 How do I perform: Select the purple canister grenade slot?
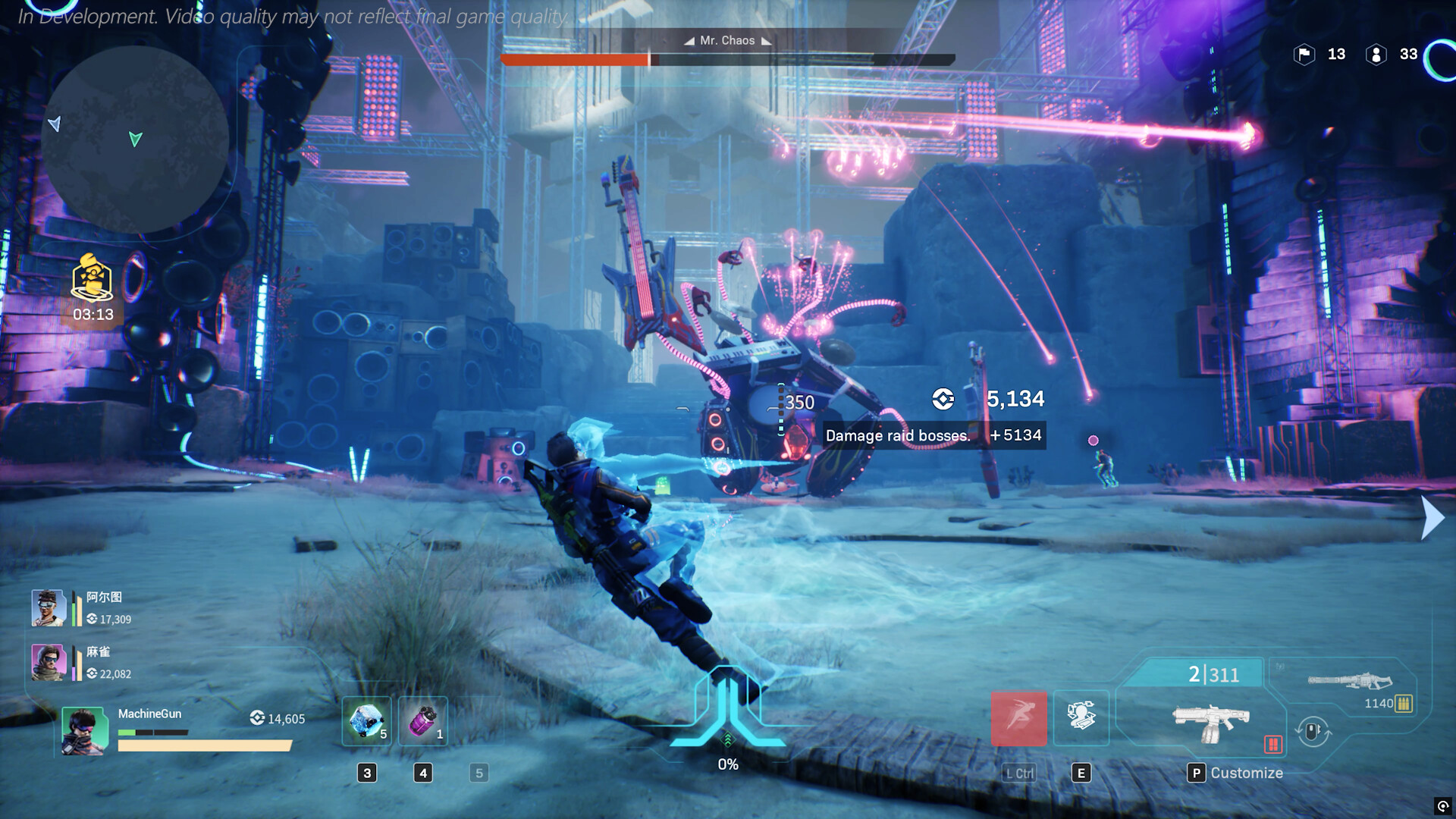pyautogui.click(x=423, y=720)
